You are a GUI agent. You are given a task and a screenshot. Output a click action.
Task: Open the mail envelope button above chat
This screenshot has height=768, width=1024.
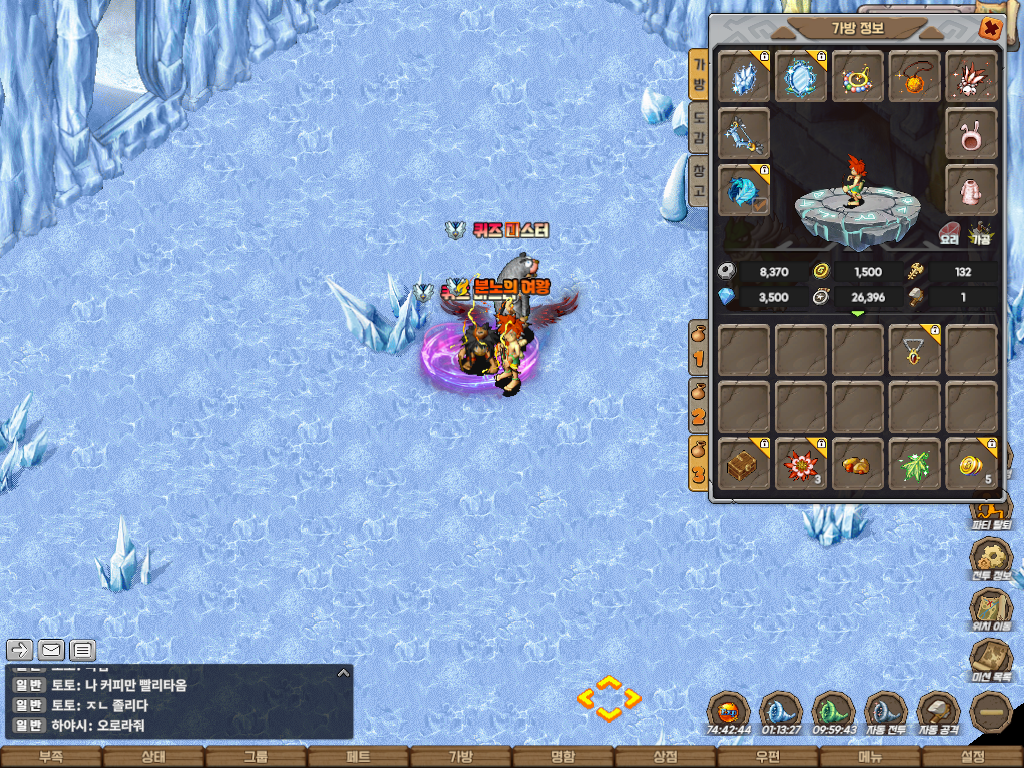coord(50,650)
